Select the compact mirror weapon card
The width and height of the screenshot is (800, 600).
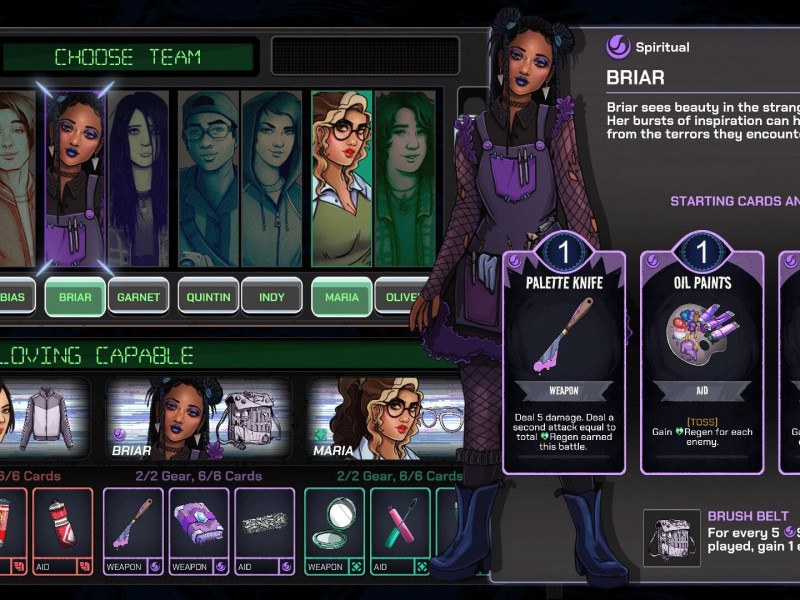tap(334, 531)
